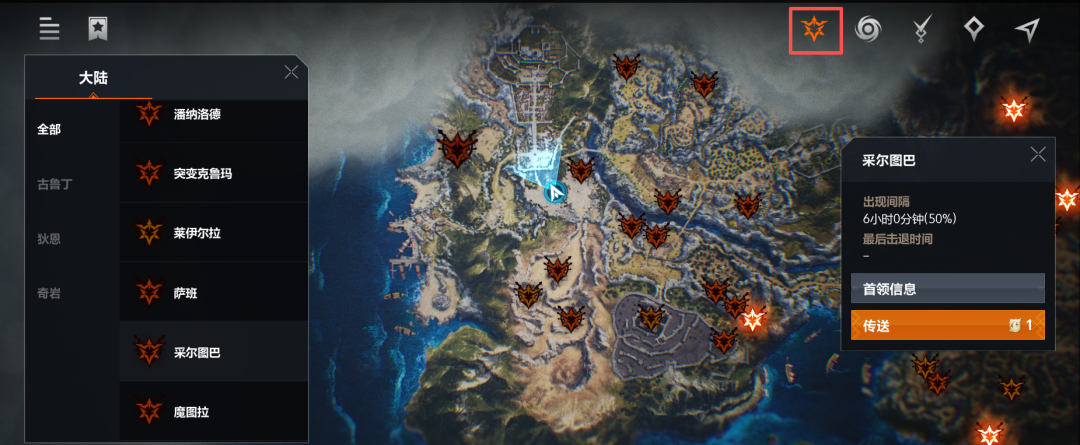Image resolution: width=1080 pixels, height=445 pixels.
Task: Open the hamburger list menu
Action: tap(49, 28)
